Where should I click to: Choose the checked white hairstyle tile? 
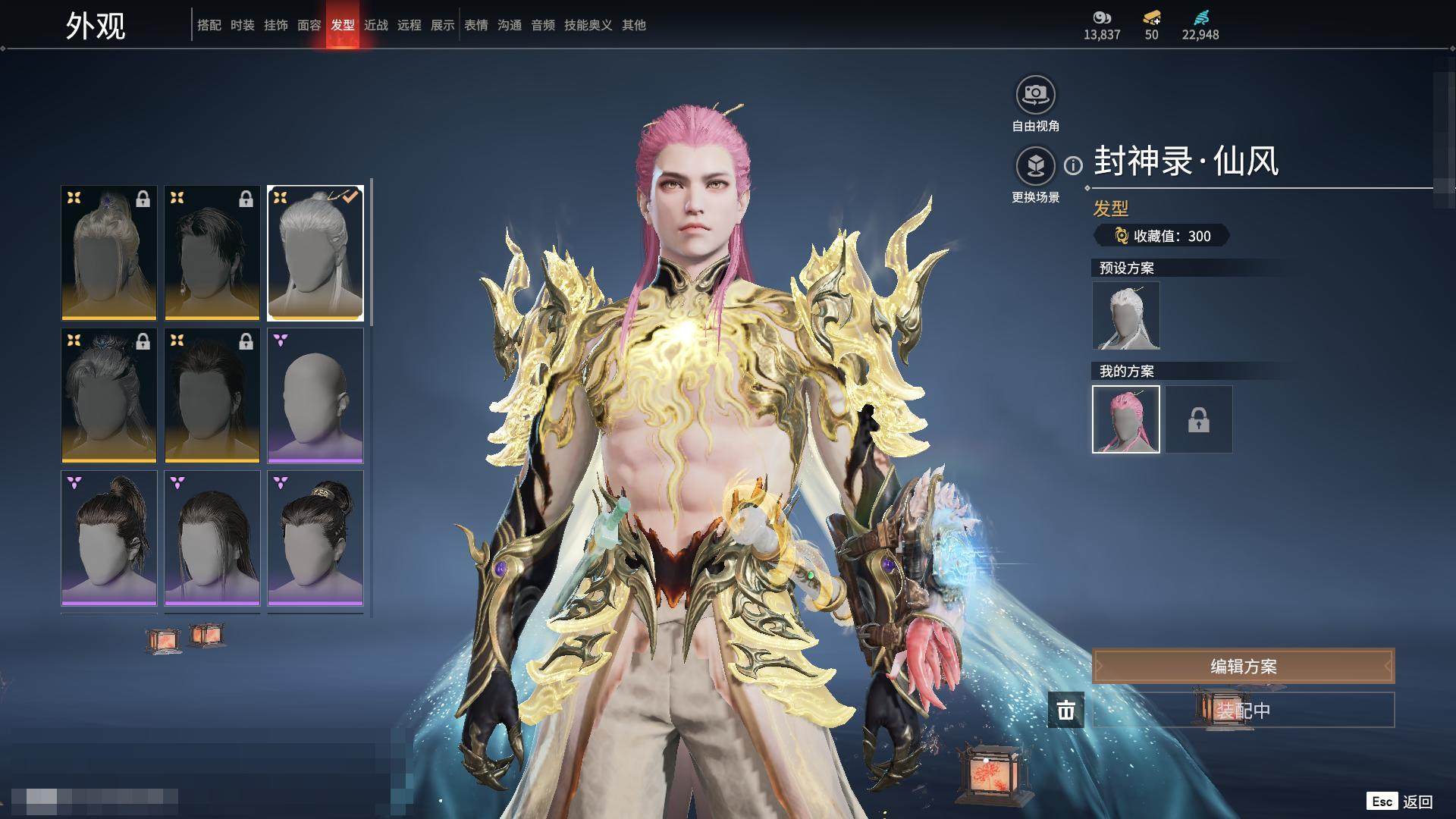click(315, 253)
